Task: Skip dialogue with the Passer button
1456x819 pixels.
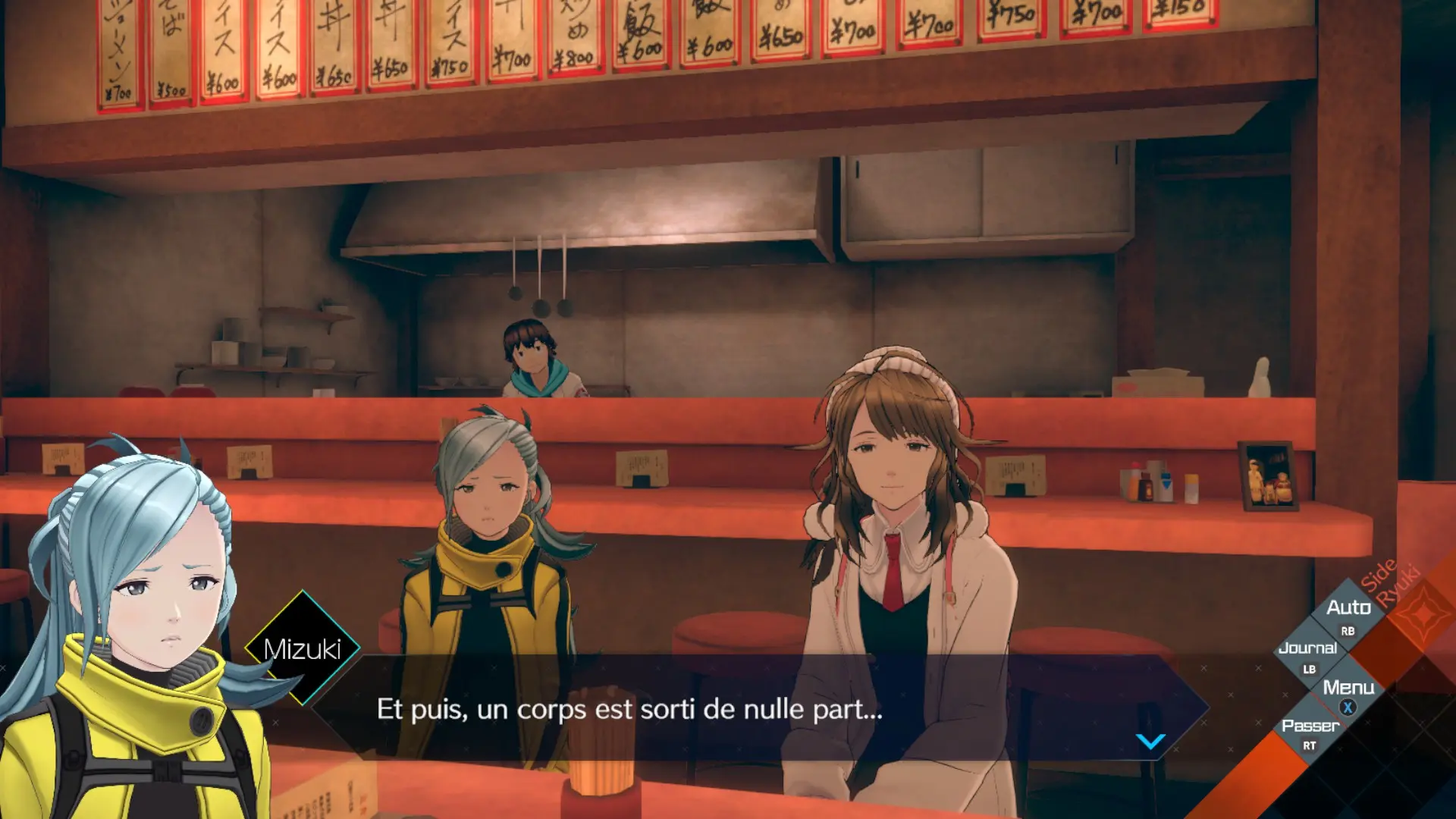Action: (x=1310, y=727)
